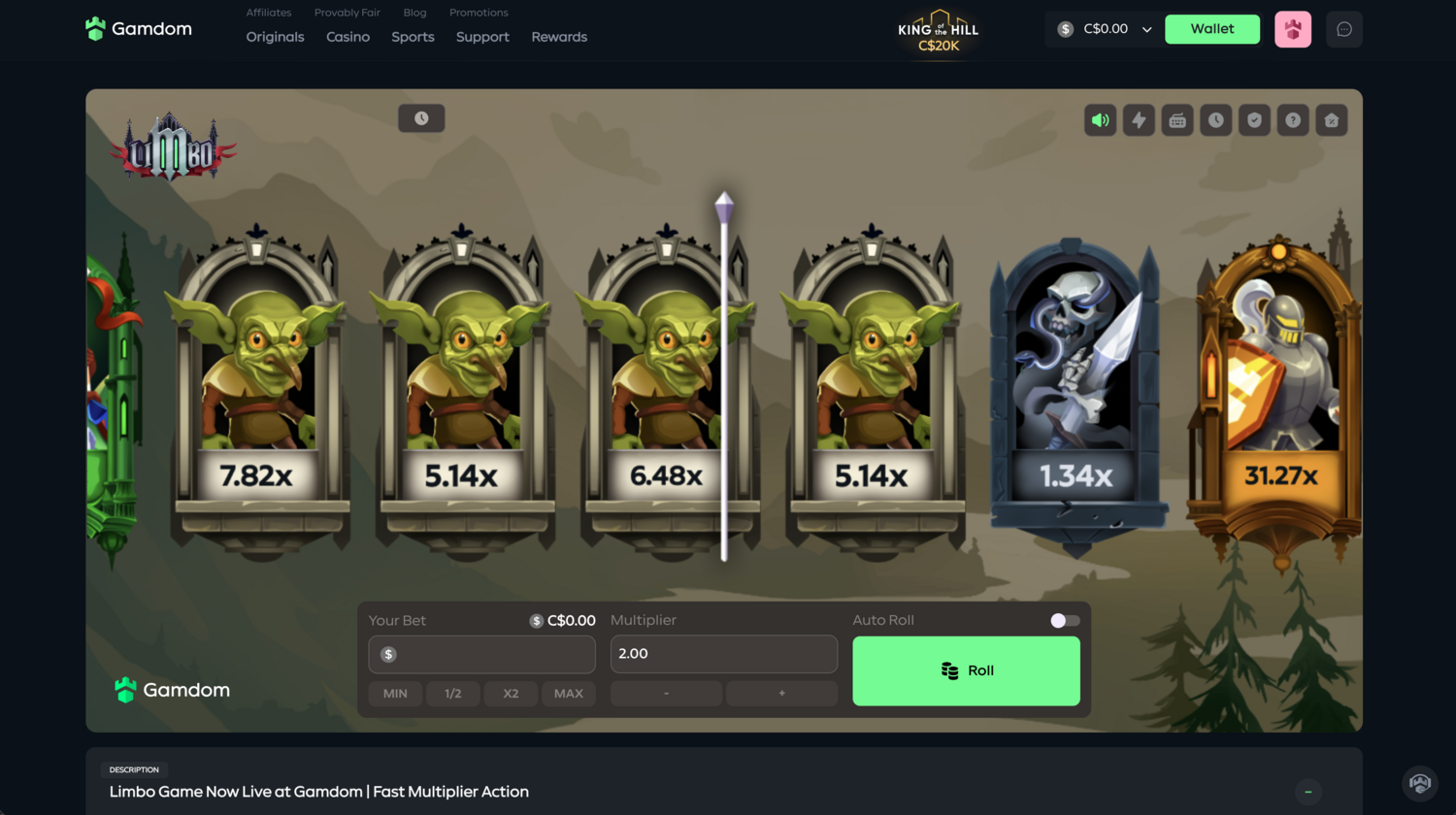Image resolution: width=1456 pixels, height=815 pixels.
Task: Click the clock icon near Limbo logo
Action: pyautogui.click(x=421, y=117)
